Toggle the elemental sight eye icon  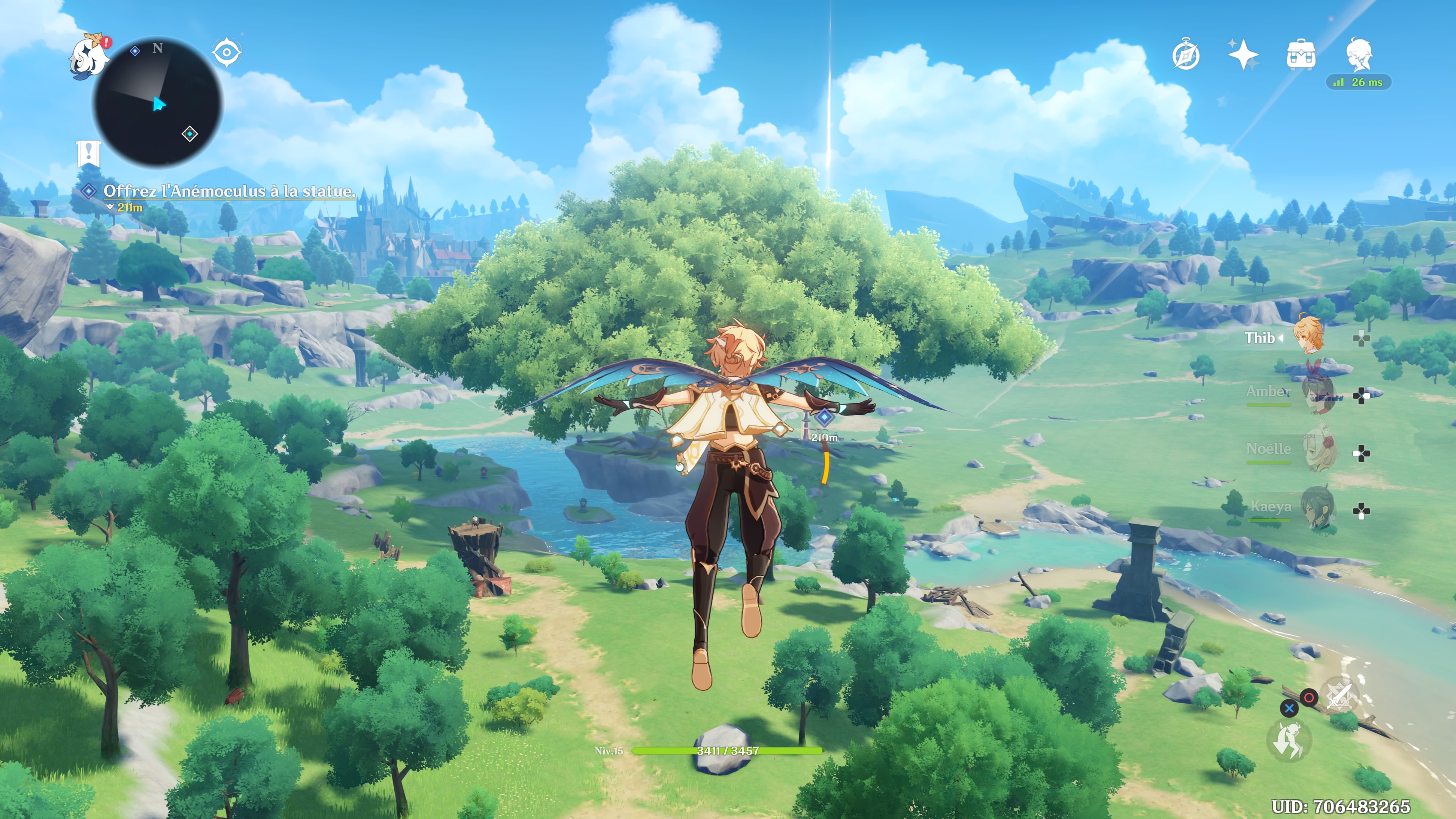pyautogui.click(x=227, y=53)
